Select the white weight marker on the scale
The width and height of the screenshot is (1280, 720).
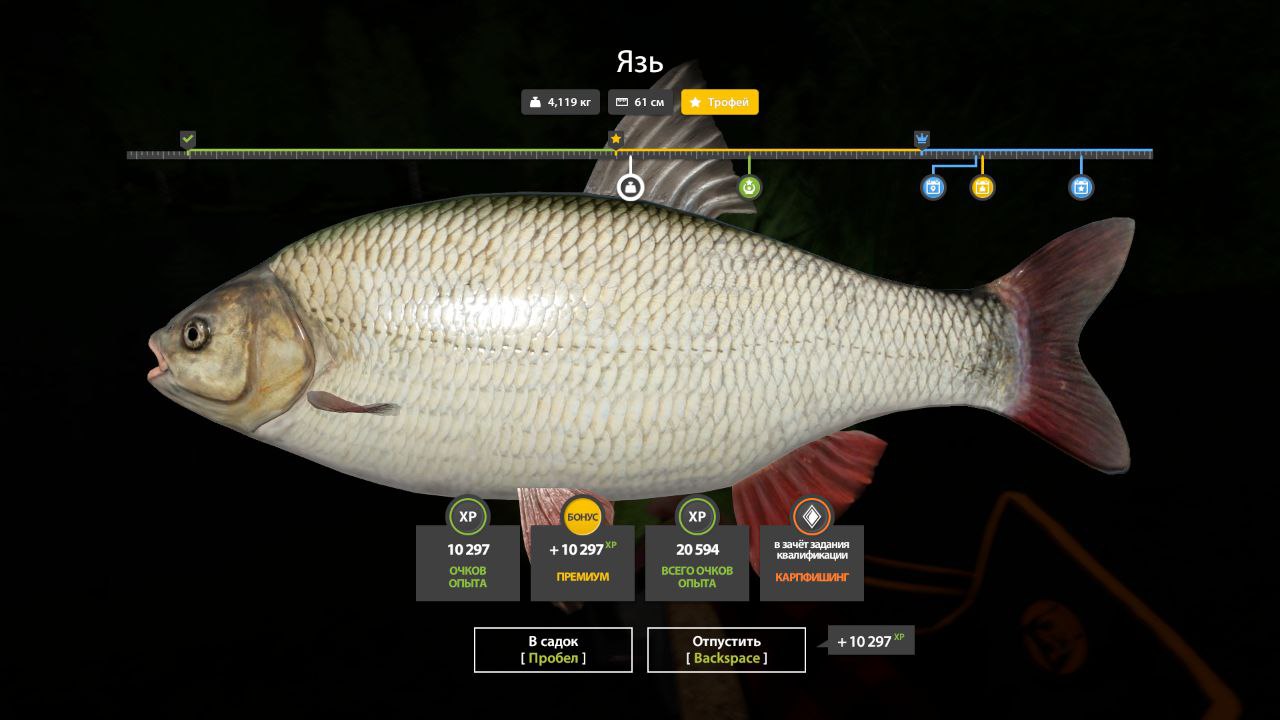coord(630,187)
